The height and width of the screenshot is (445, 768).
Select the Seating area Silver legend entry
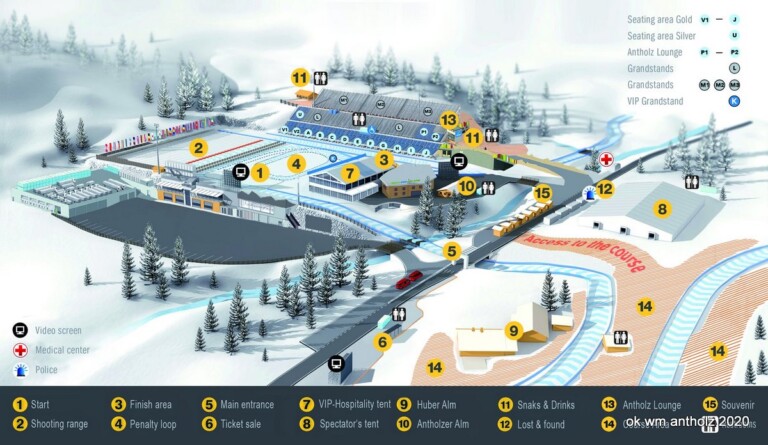[661, 35]
